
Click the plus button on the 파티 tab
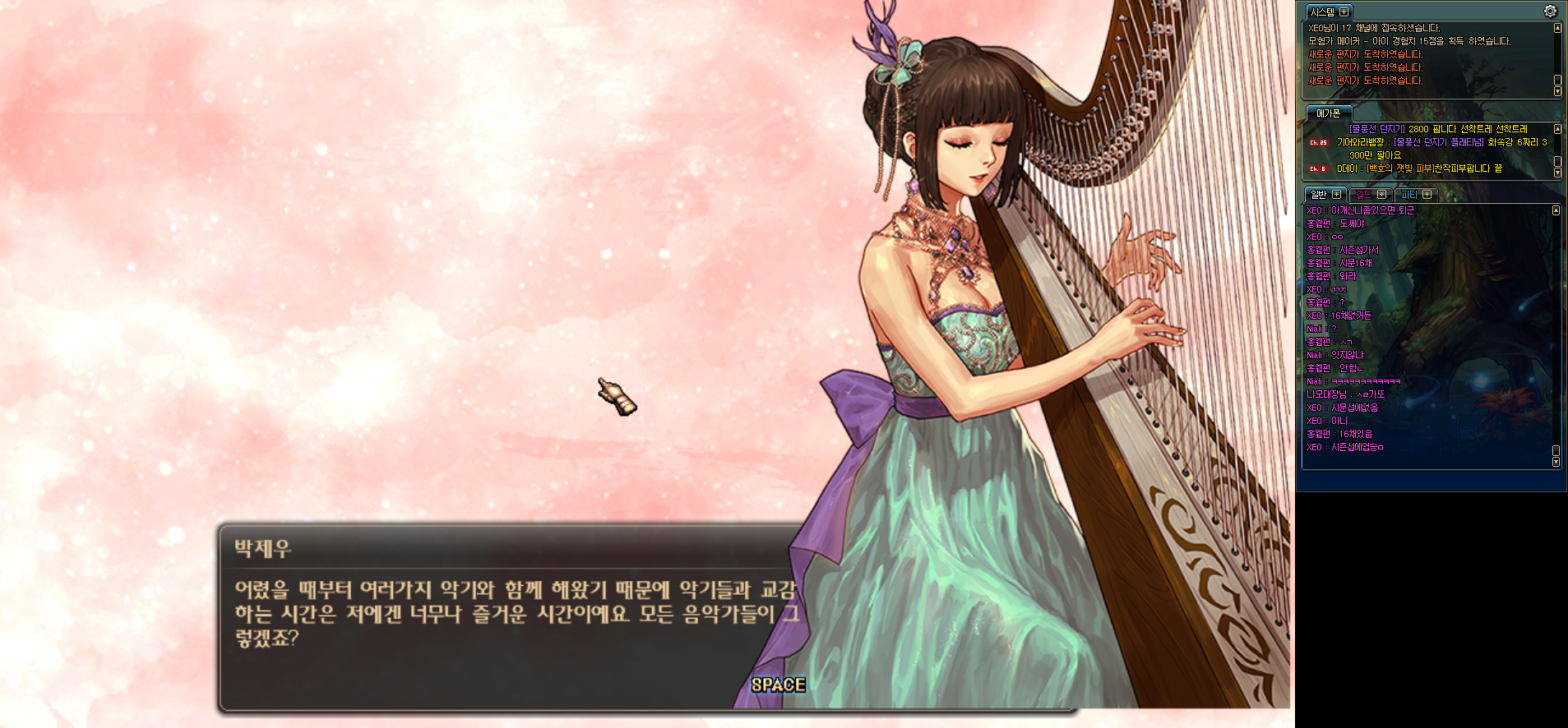(x=1427, y=195)
